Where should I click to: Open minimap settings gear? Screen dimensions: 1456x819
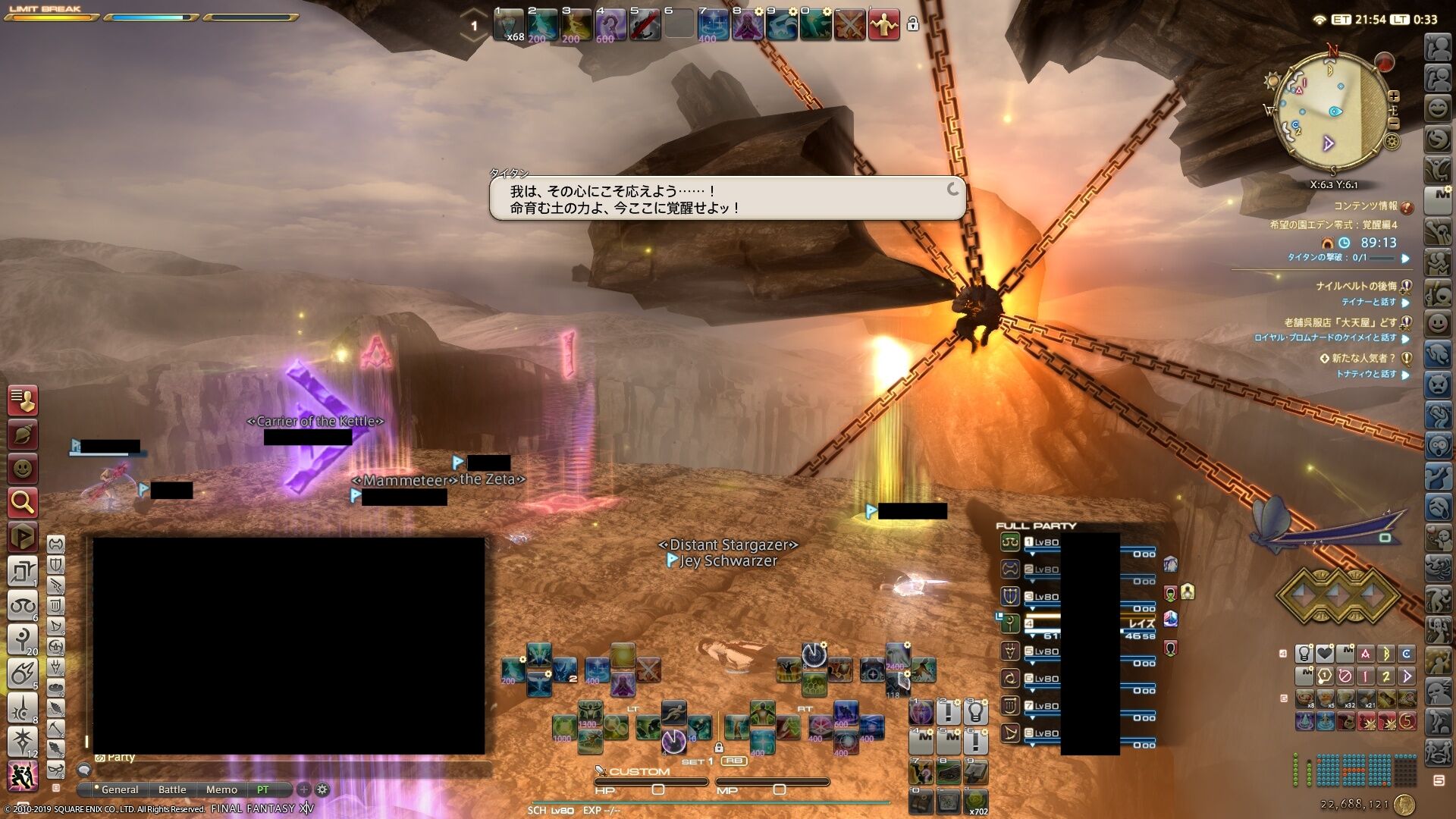1392,141
